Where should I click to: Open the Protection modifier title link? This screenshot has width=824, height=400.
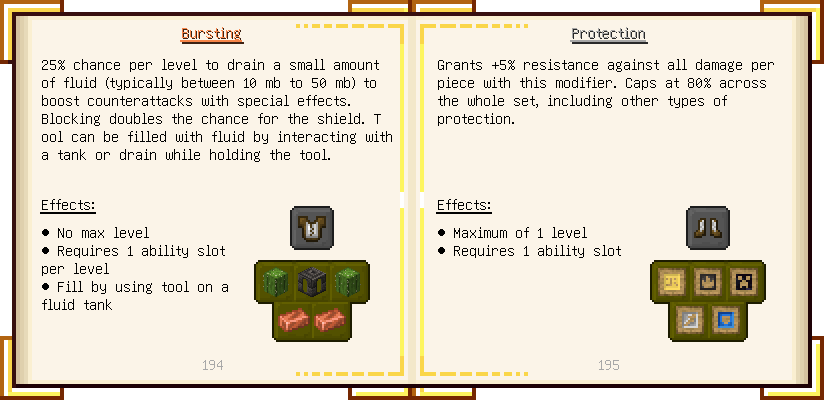coord(608,34)
